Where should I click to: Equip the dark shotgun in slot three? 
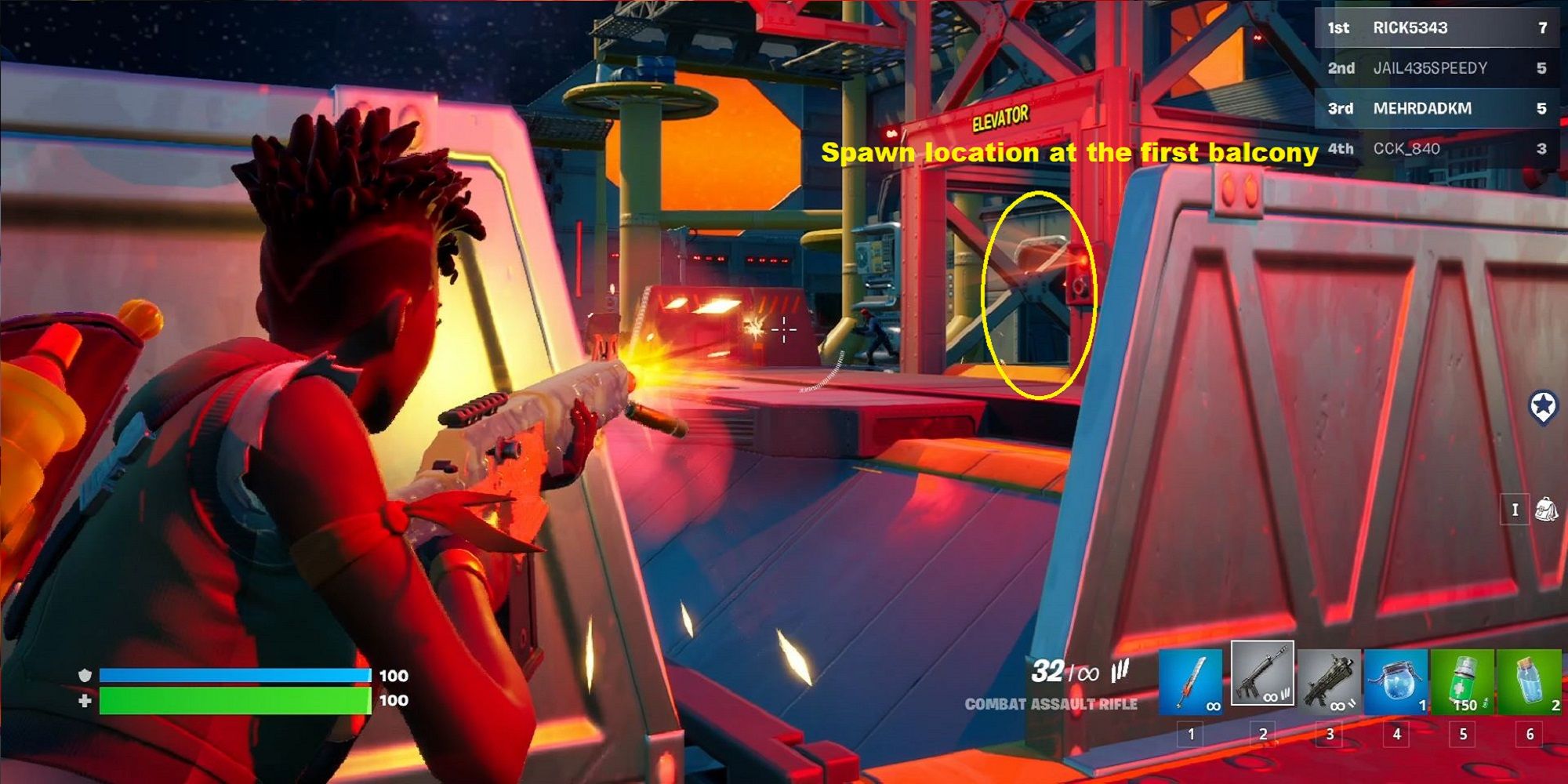[1330, 681]
